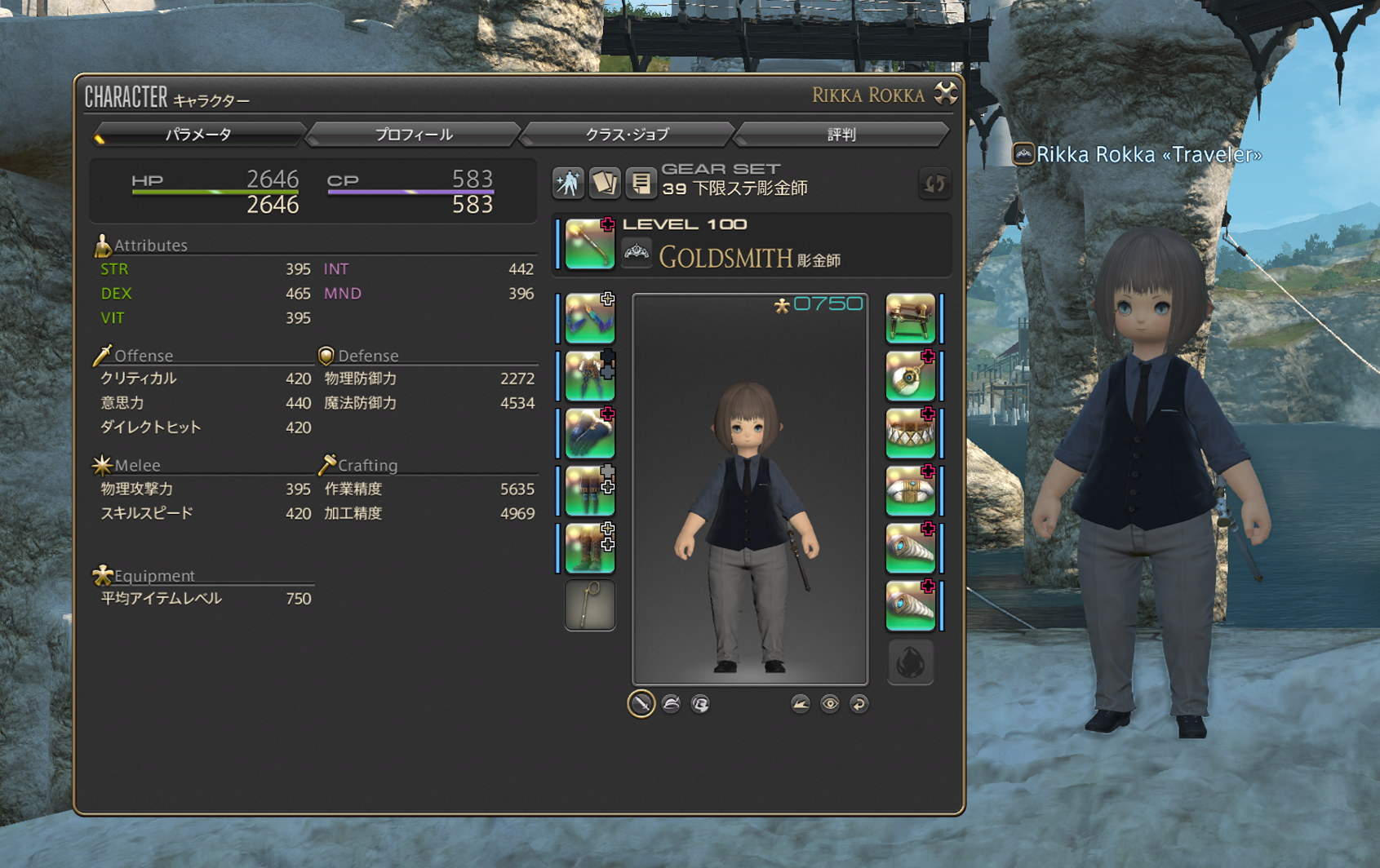Choose the gloves equipment slot

click(x=589, y=433)
